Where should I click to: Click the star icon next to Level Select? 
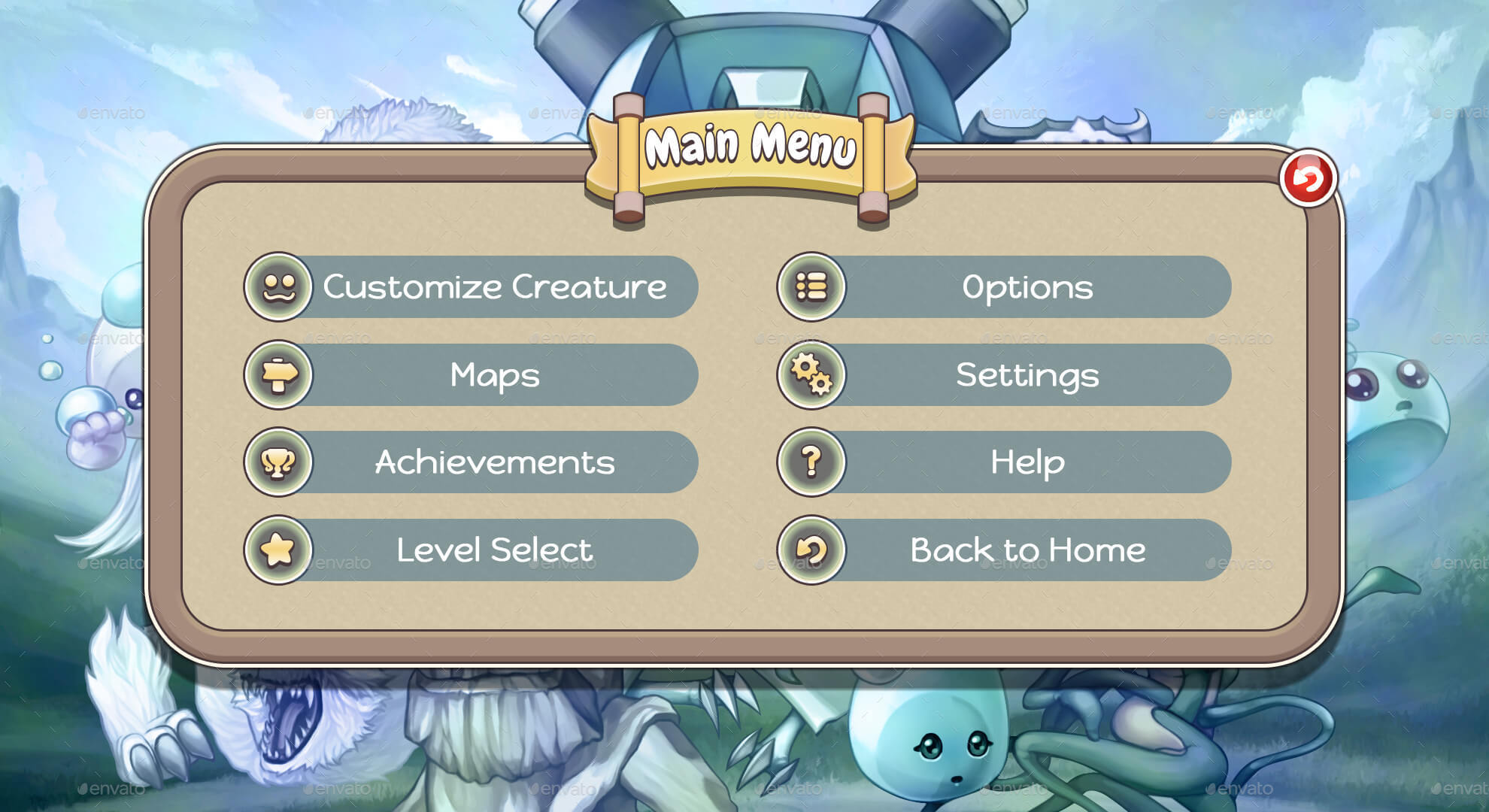277,550
